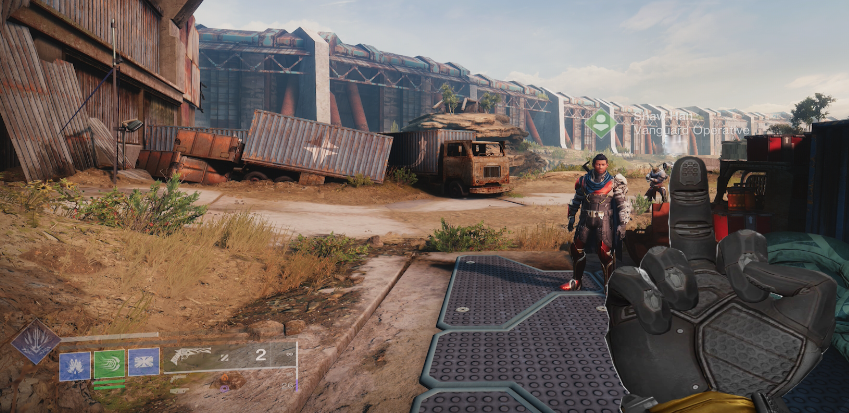849x413 pixels.
Task: Activate the class ability icon
Action: [143, 362]
